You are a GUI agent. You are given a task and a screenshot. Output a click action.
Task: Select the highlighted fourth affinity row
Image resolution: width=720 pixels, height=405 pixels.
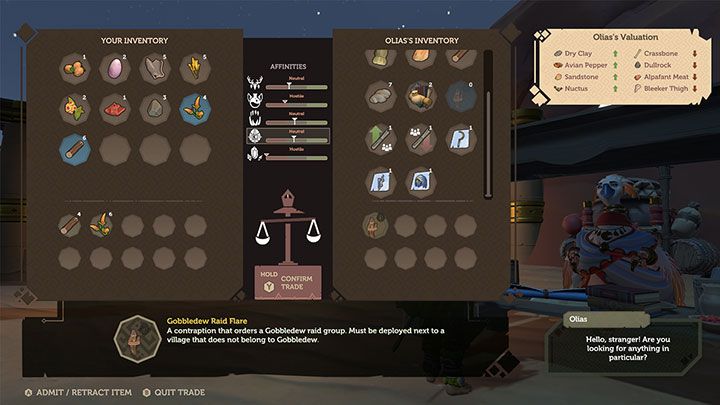288,135
